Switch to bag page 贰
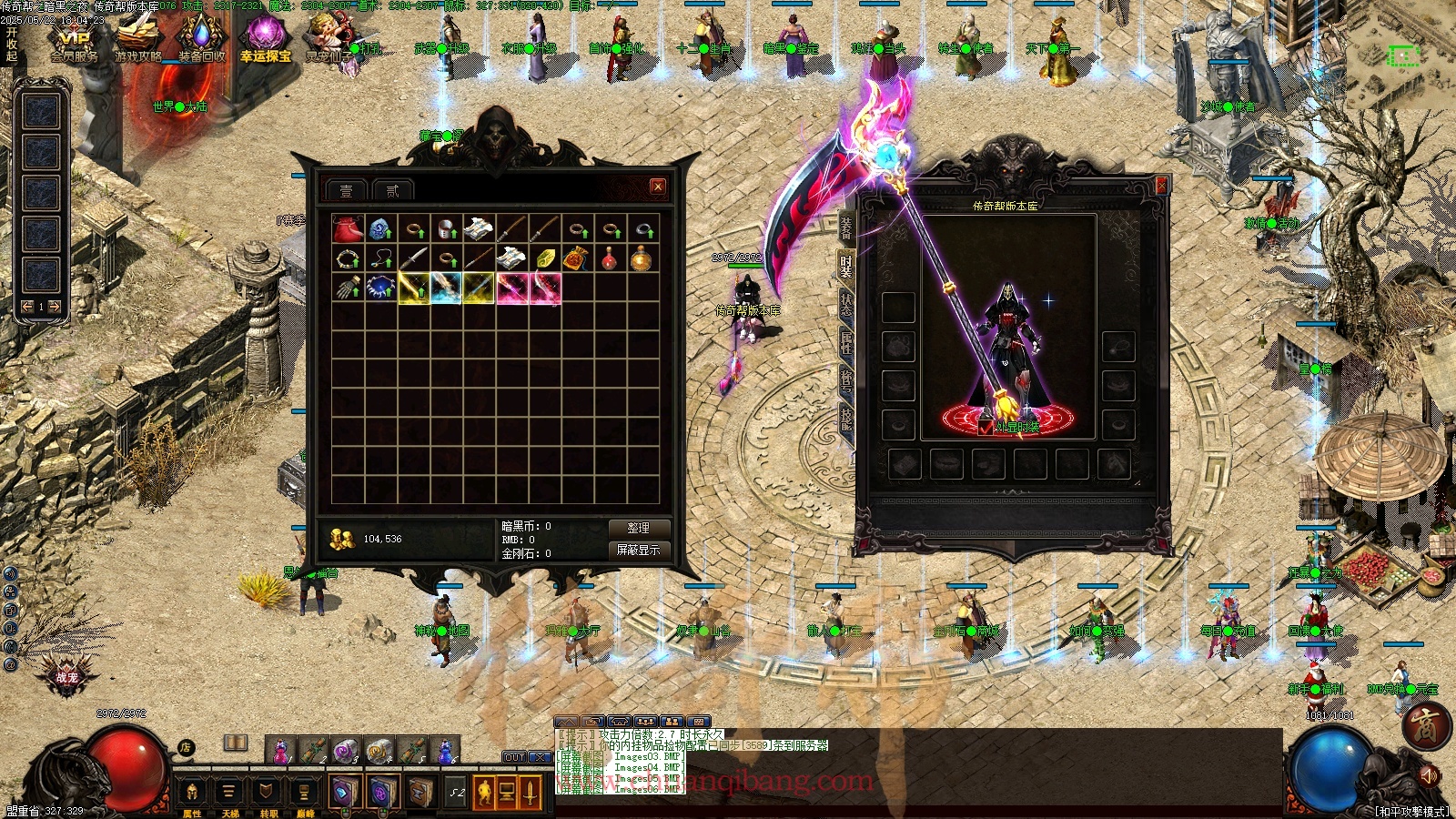 392,190
